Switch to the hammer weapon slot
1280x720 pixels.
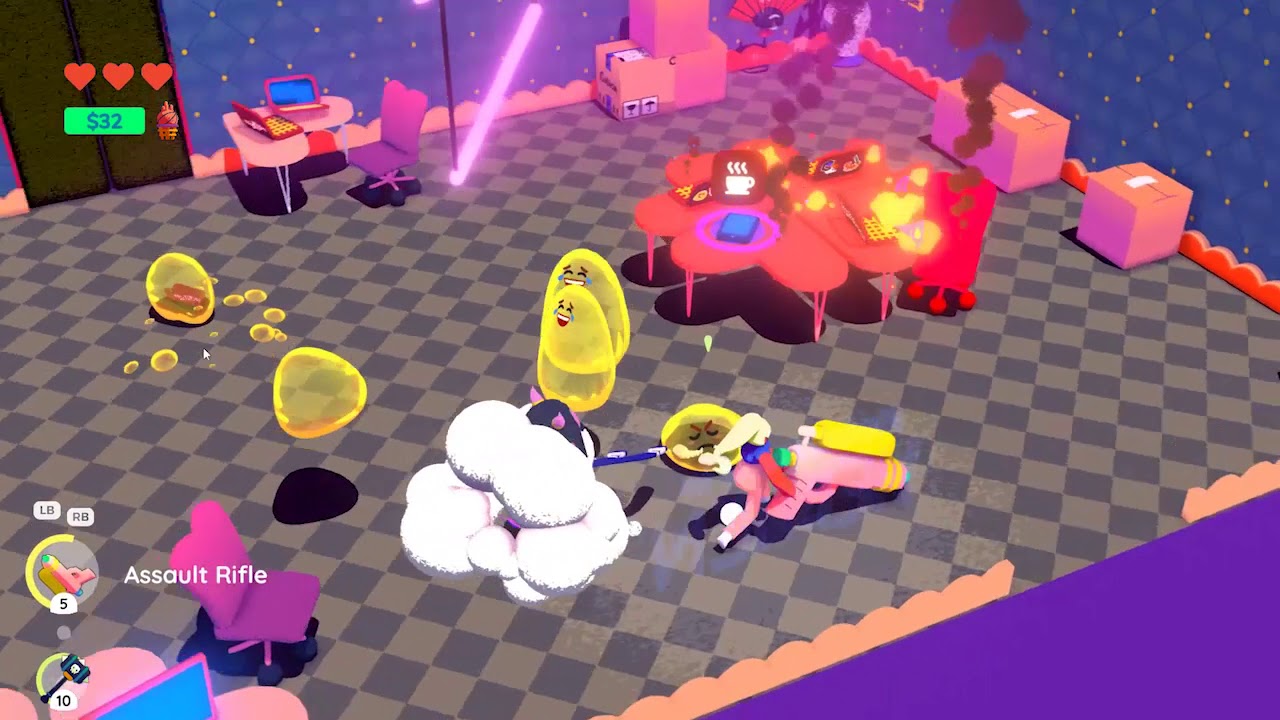(x=65, y=678)
